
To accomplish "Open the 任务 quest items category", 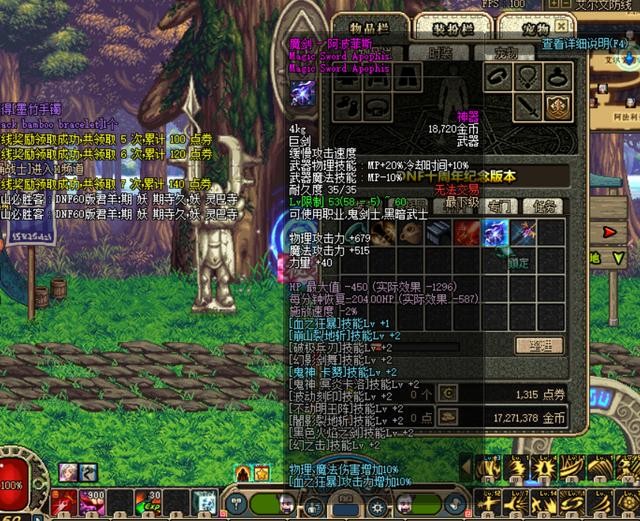I will [545, 206].
